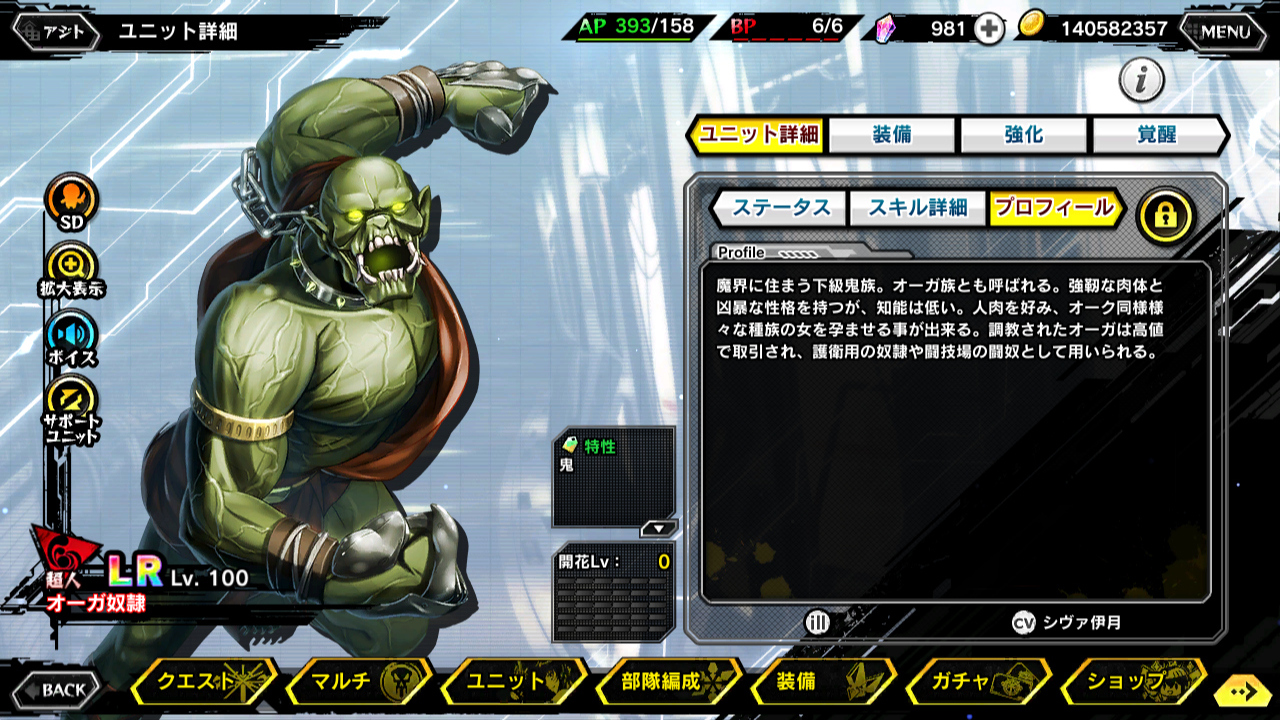Viewport: 1280px width, 720px height.
Task: Go back with the BACK button
Action: [x=56, y=689]
